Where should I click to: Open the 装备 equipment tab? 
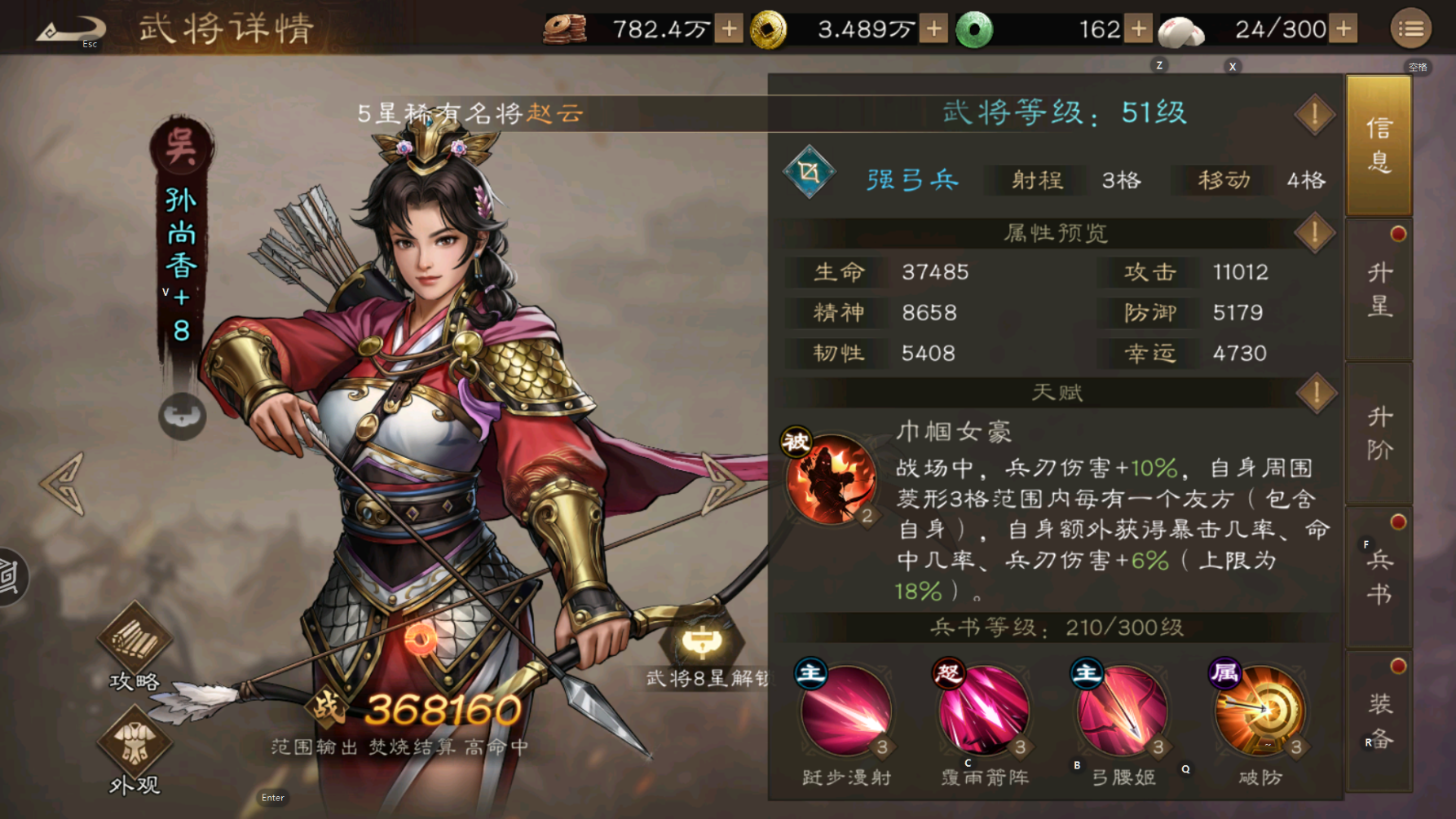[1379, 721]
